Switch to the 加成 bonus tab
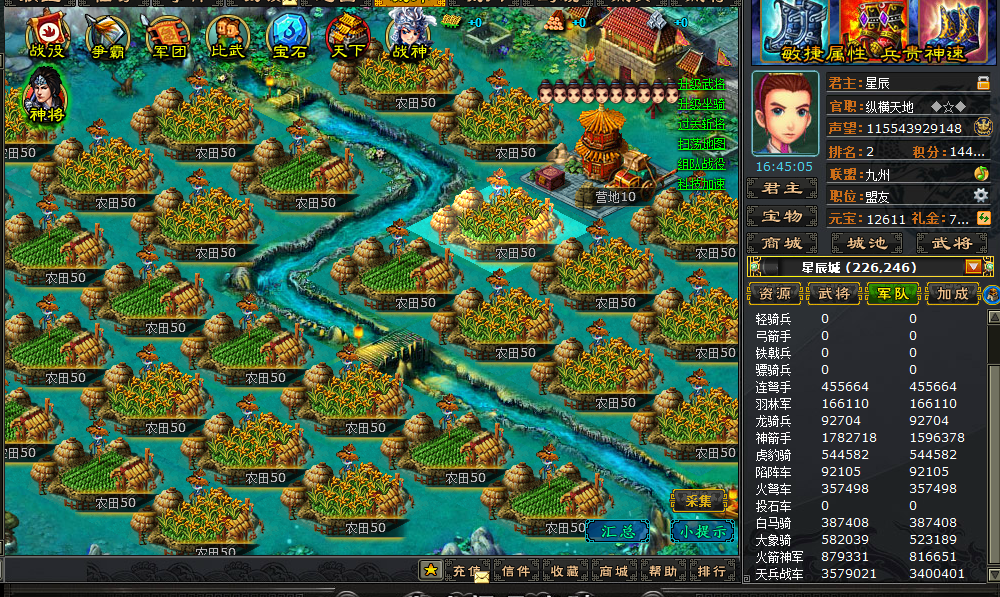The width and height of the screenshot is (1000, 597). tap(952, 294)
